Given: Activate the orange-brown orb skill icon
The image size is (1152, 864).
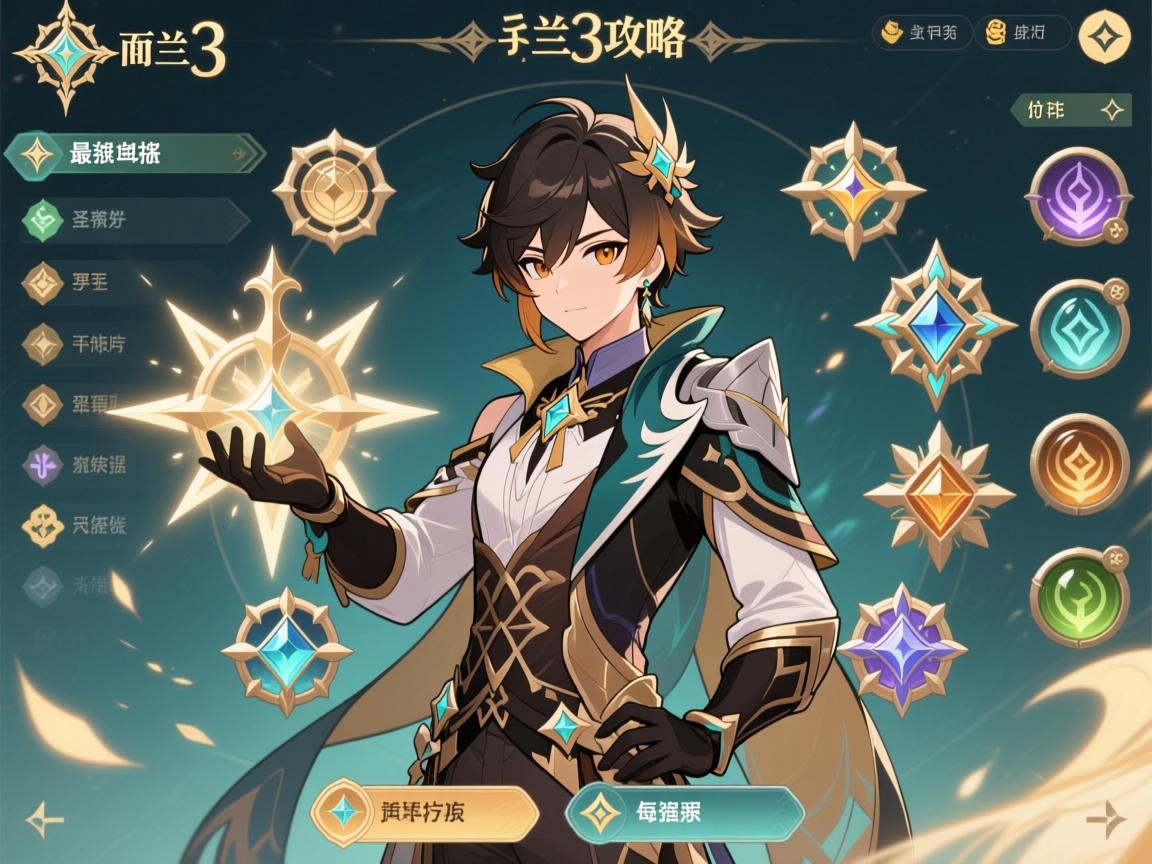Looking at the screenshot, I should point(1078,463).
